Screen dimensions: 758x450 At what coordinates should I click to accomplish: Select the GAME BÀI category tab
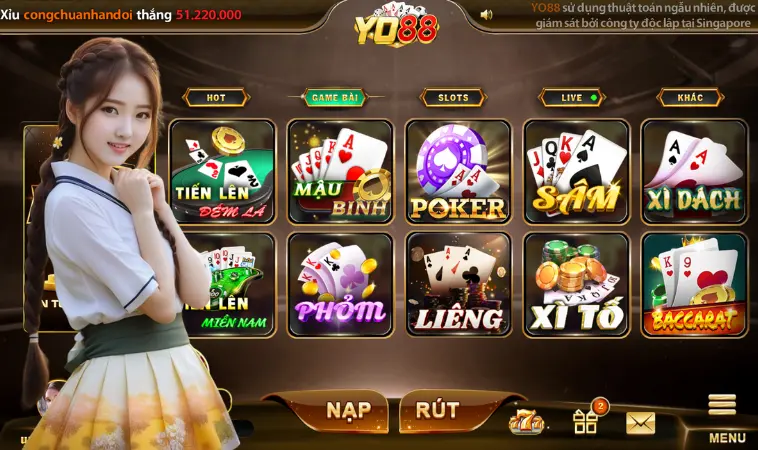pos(334,98)
